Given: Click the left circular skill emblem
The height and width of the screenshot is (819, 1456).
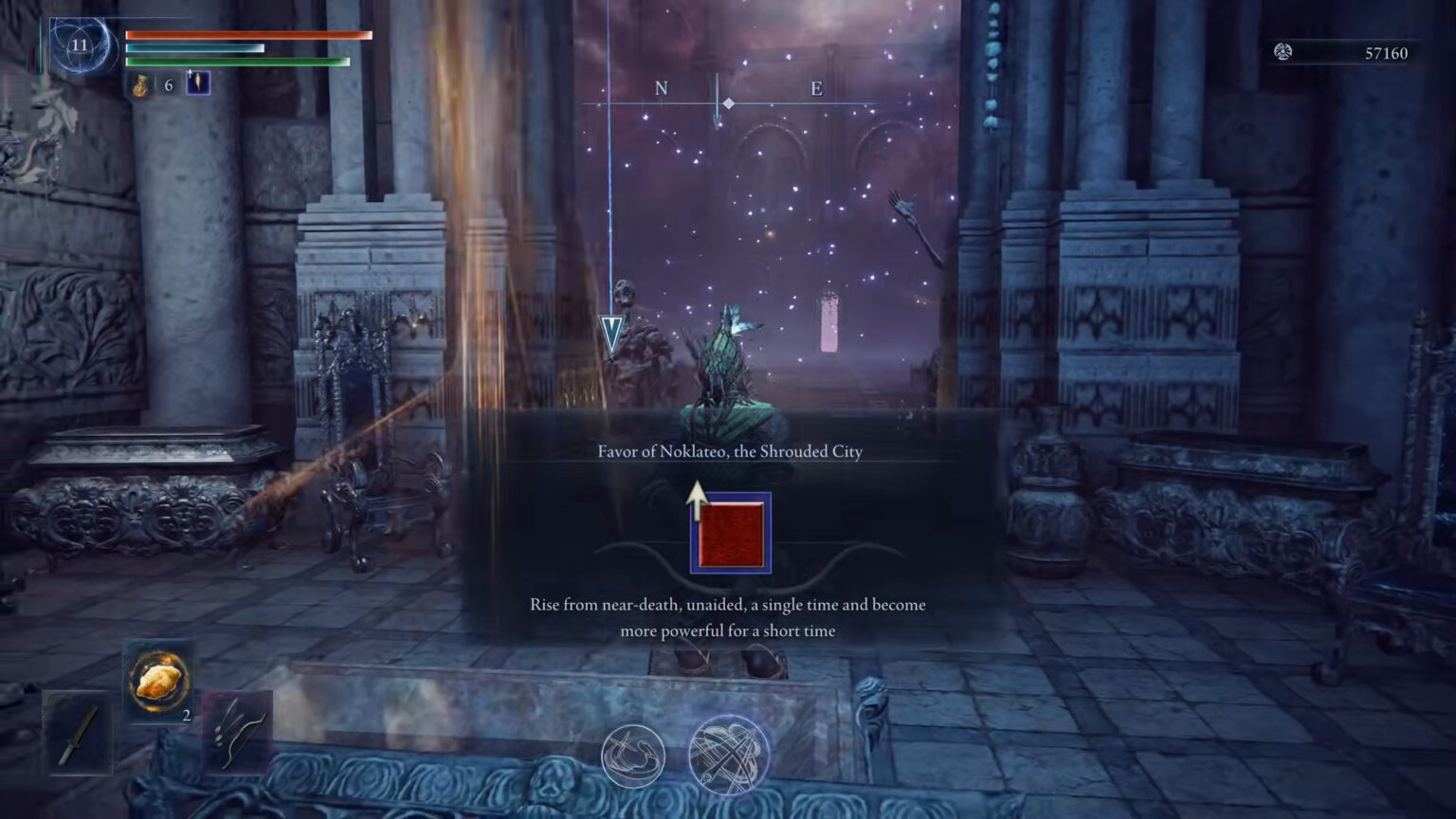Looking at the screenshot, I should [634, 755].
